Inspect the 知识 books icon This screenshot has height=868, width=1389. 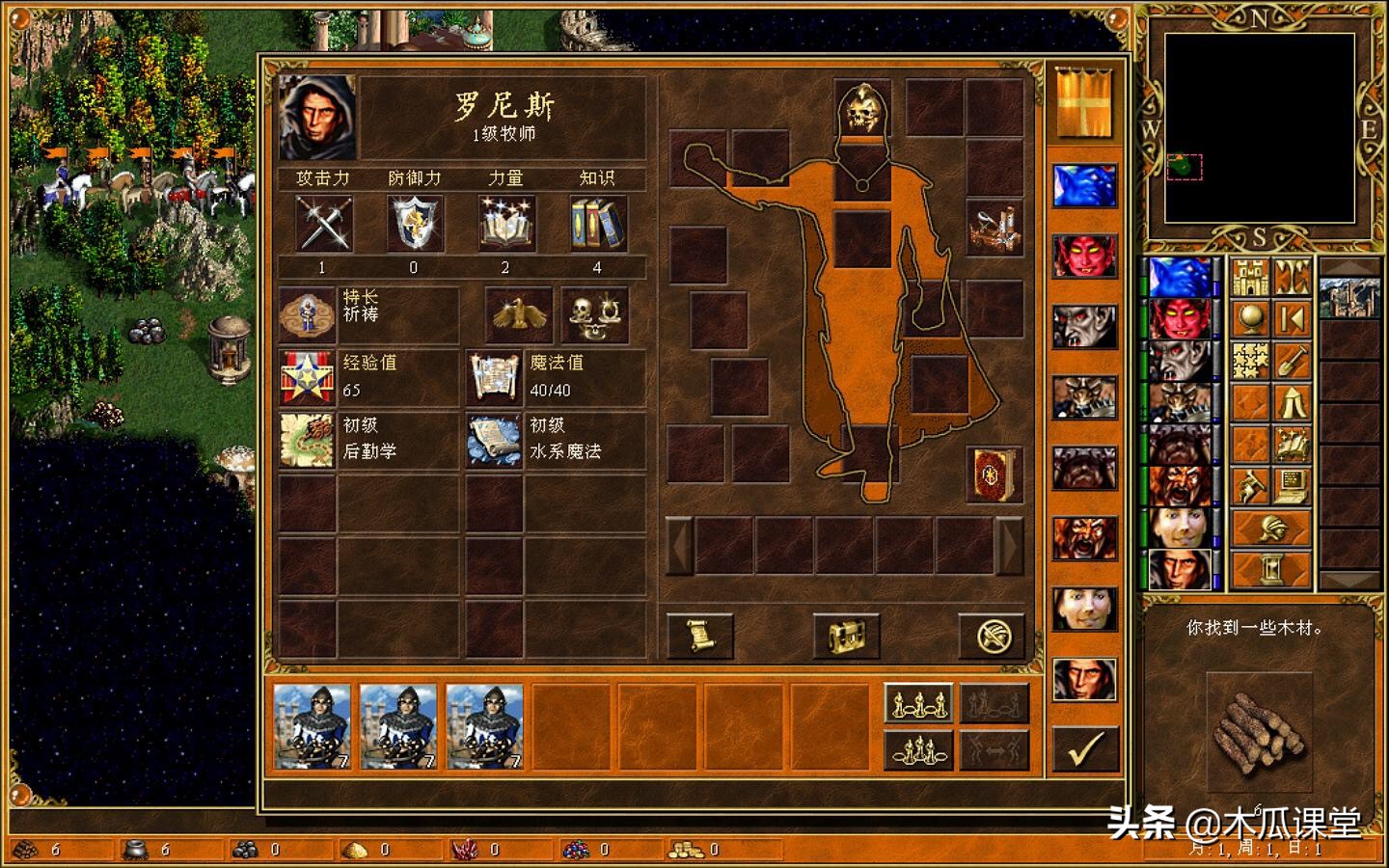coord(597,224)
